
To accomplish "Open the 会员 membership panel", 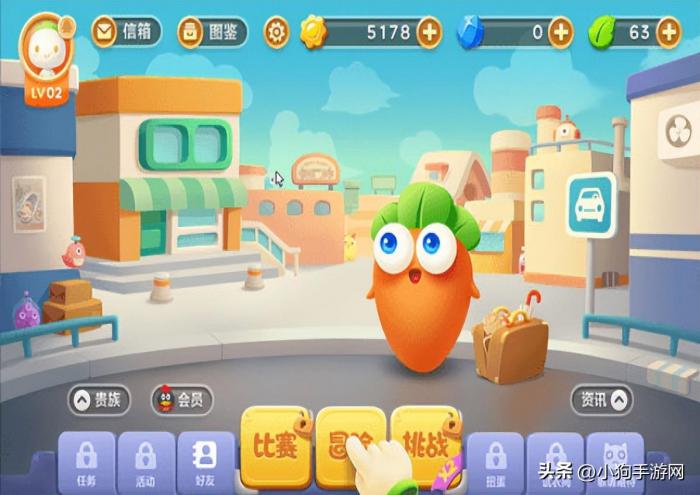I will tap(181, 401).
